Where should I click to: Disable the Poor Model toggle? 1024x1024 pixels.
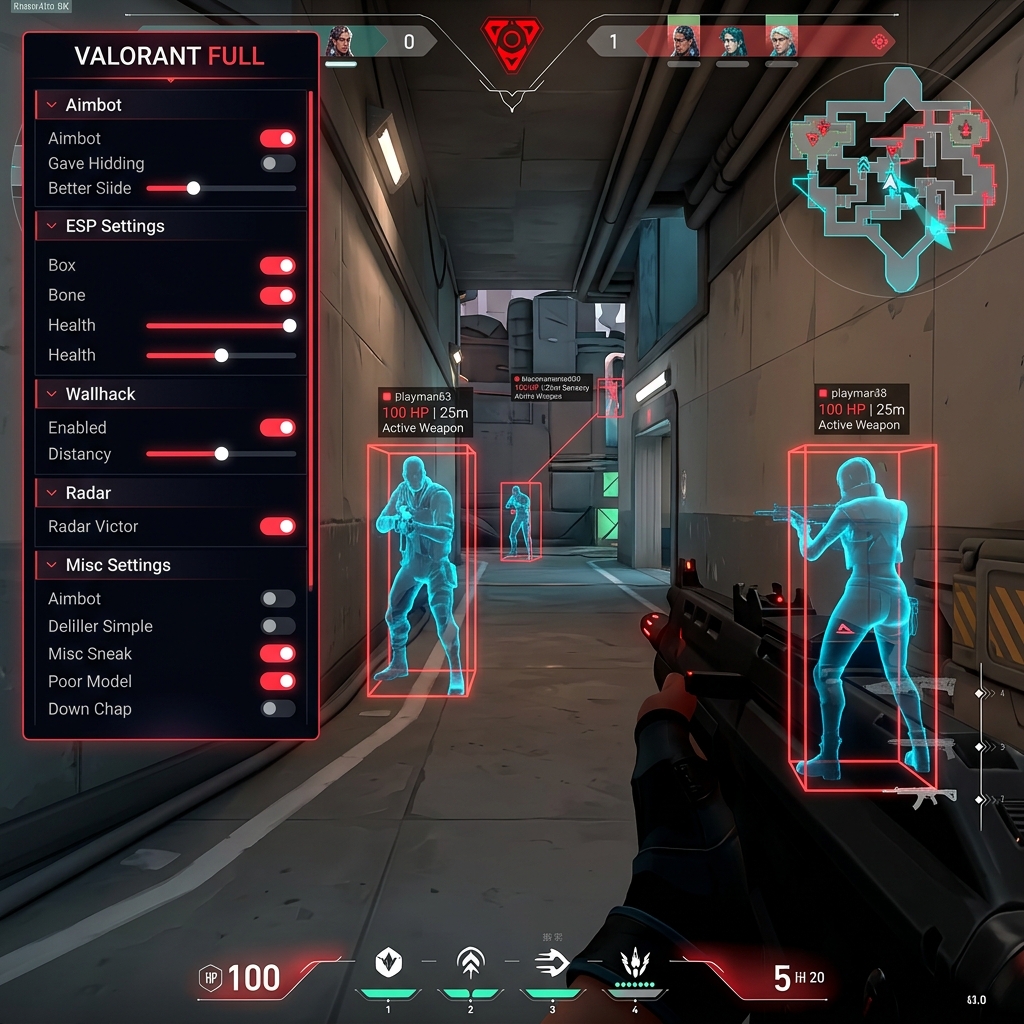point(277,681)
